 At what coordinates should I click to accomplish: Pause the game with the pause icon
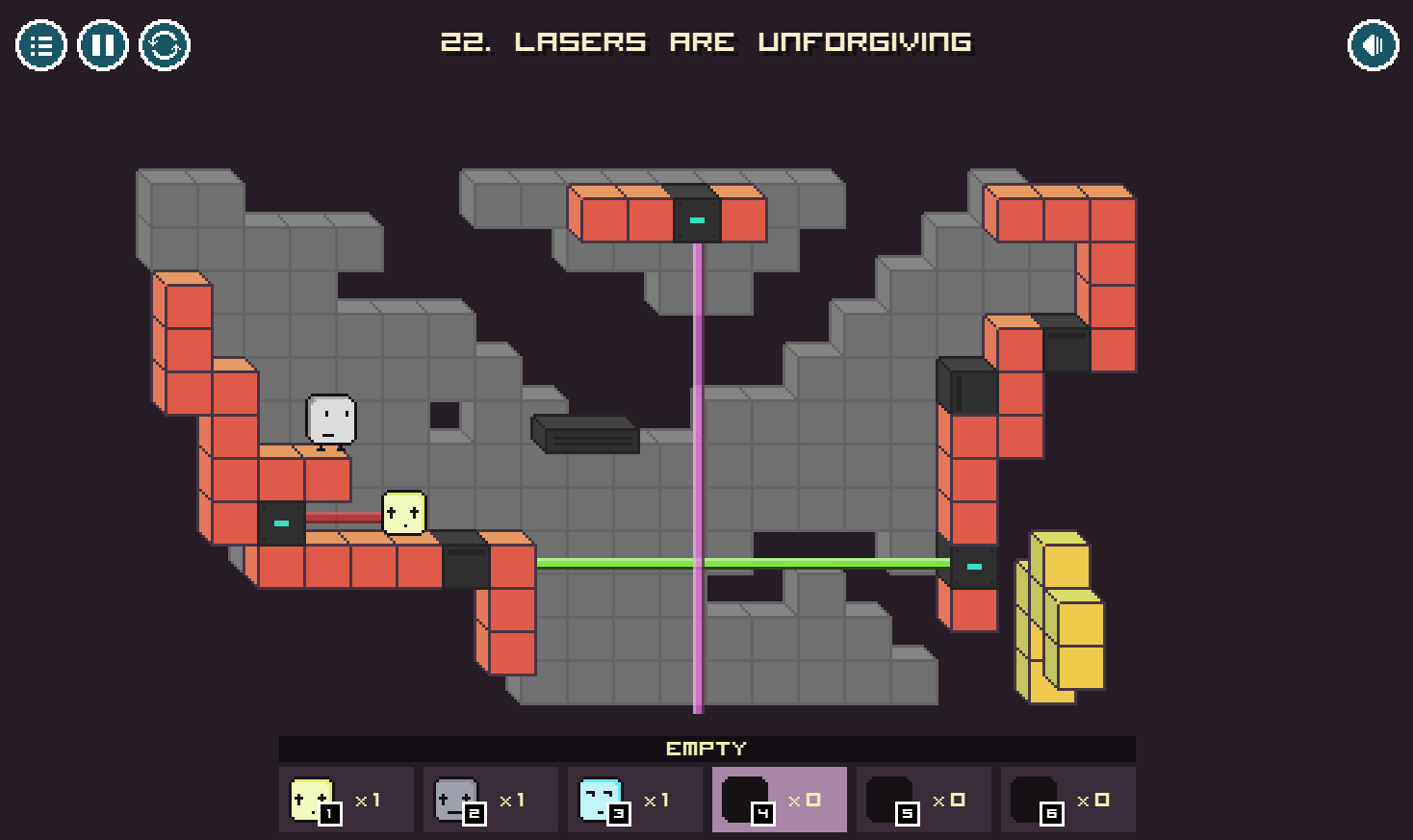click(x=102, y=43)
